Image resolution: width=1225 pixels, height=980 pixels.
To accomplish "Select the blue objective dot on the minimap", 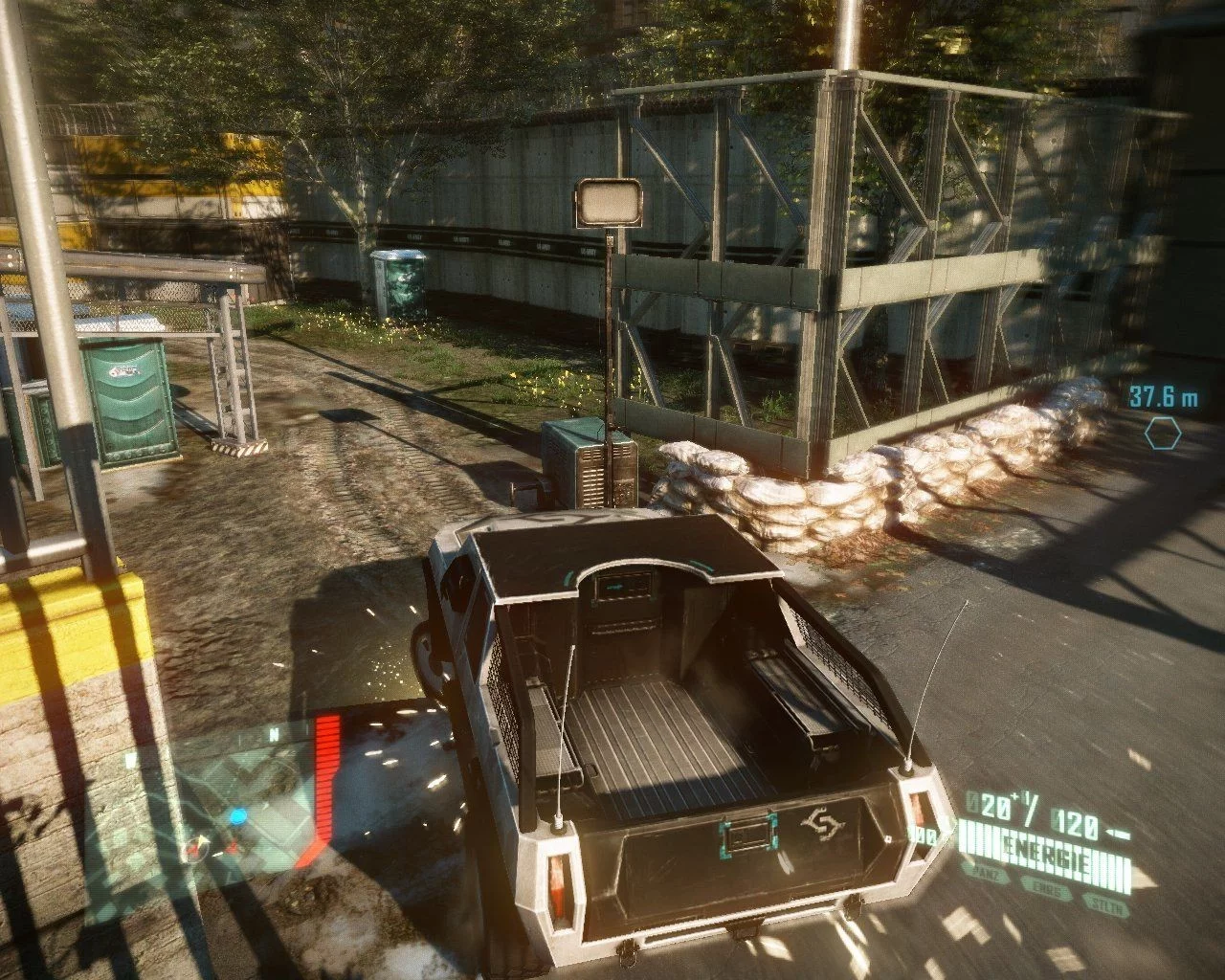I will [x=237, y=816].
